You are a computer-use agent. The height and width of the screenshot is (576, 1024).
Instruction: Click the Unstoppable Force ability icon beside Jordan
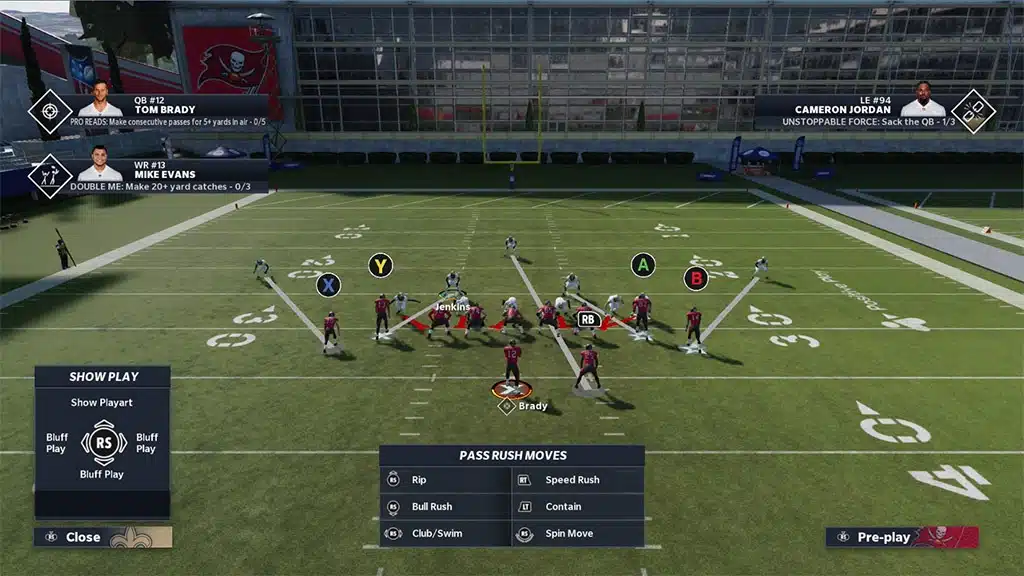pyautogui.click(x=972, y=111)
